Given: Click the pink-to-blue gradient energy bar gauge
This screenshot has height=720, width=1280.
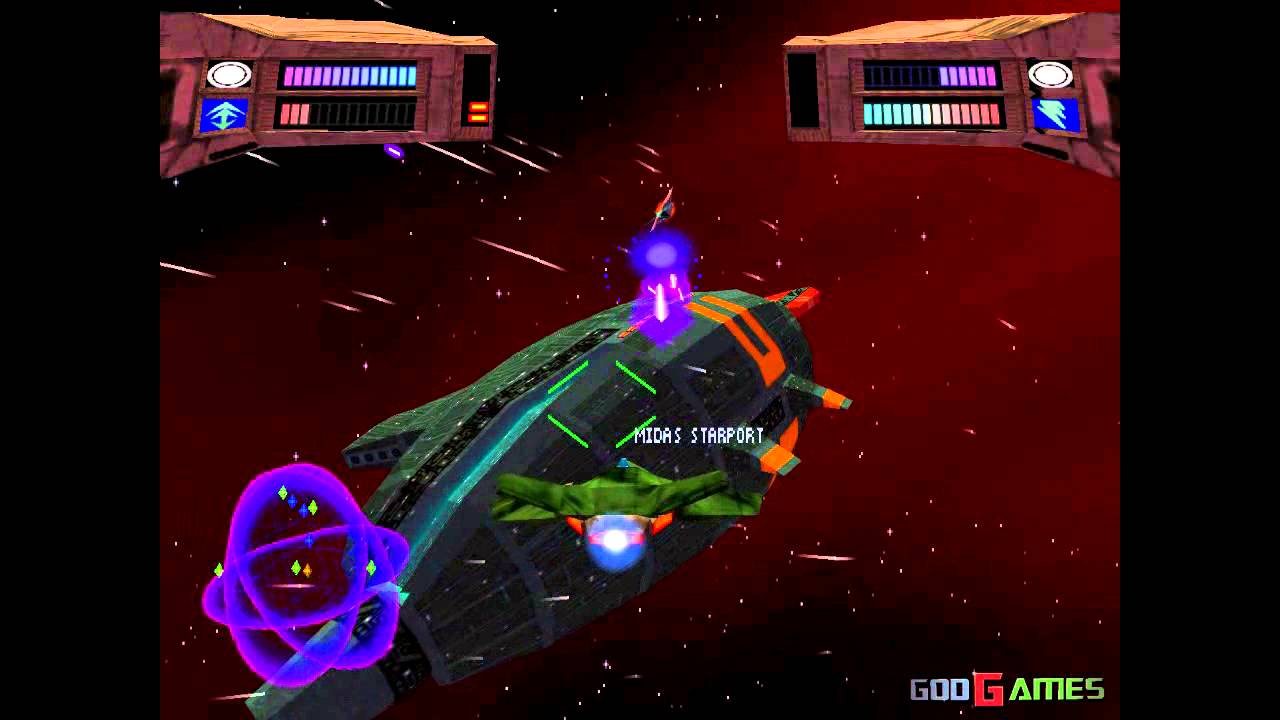Looking at the screenshot, I should click(348, 74).
